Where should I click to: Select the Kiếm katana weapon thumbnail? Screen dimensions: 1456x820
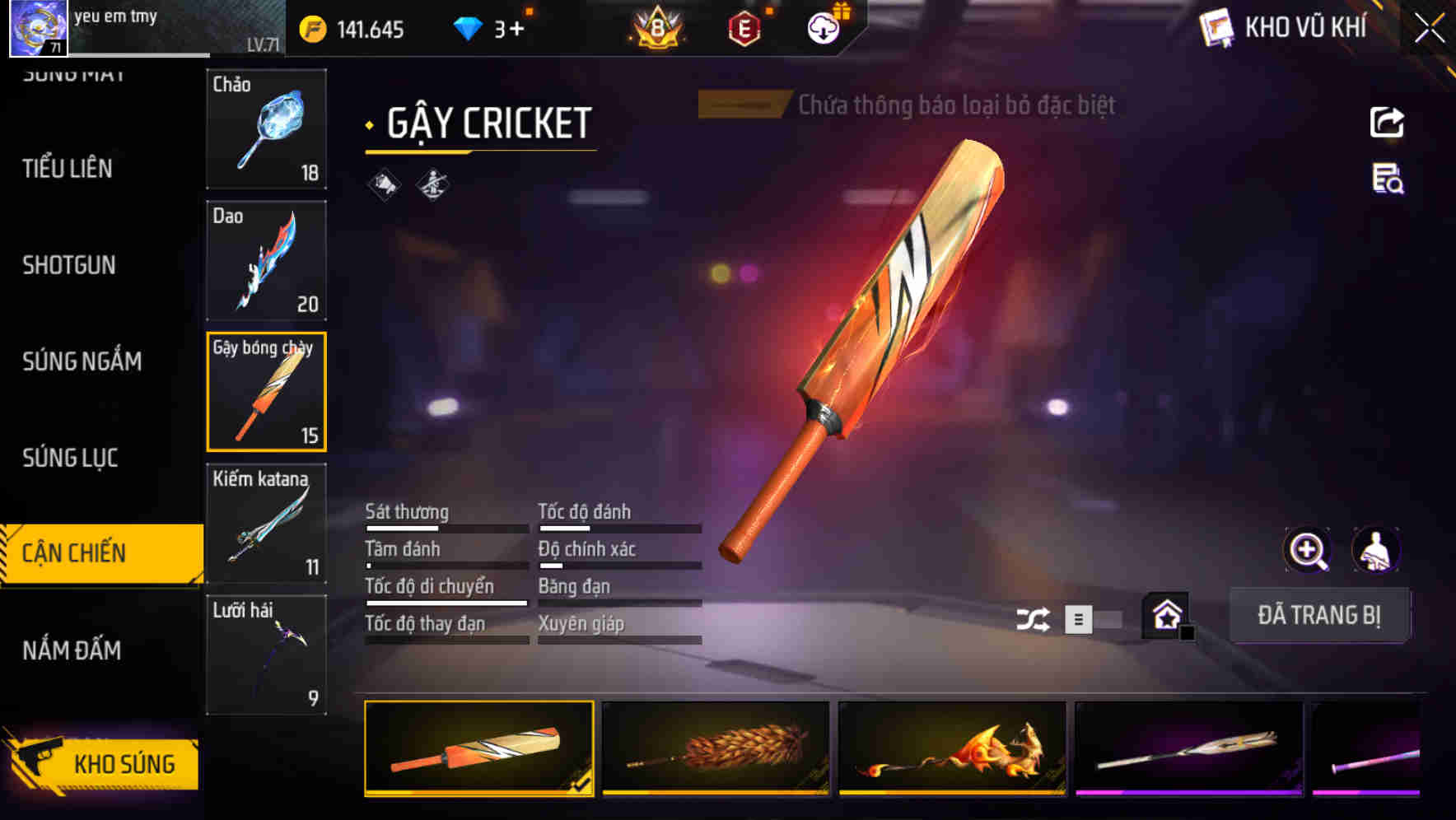265,521
